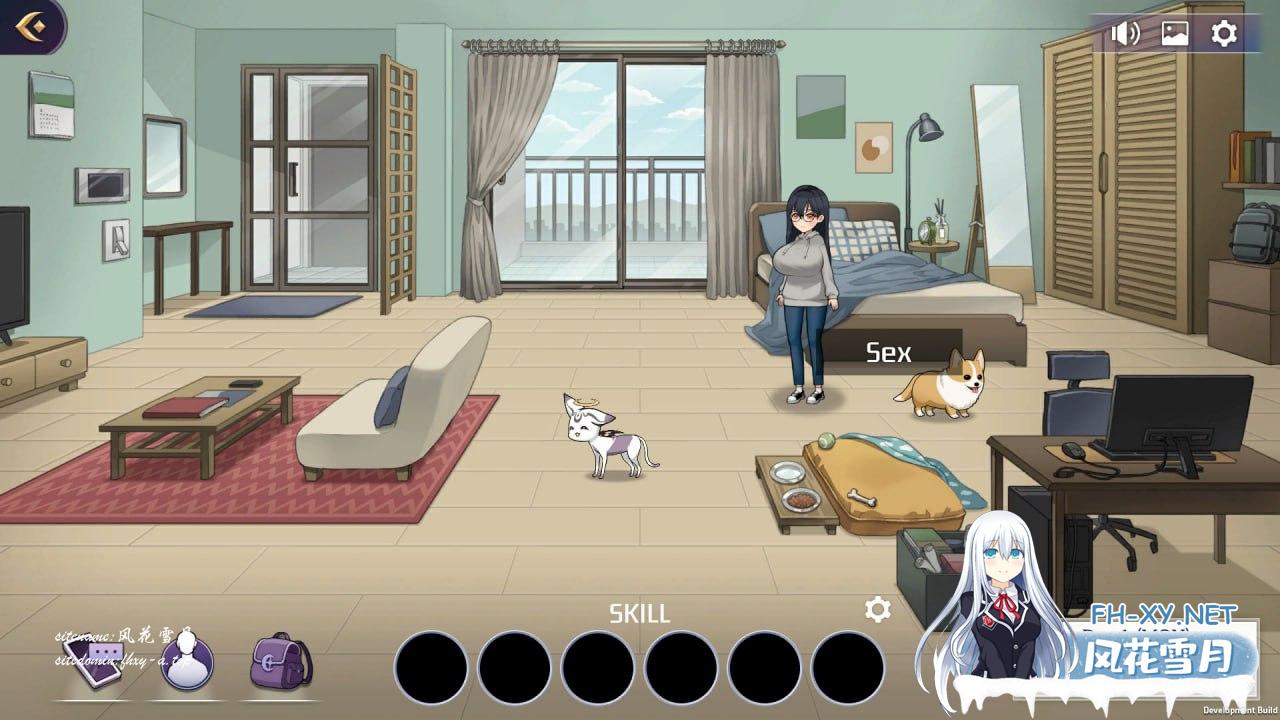Open the phone messages icon
The width and height of the screenshot is (1280, 720).
tap(93, 663)
